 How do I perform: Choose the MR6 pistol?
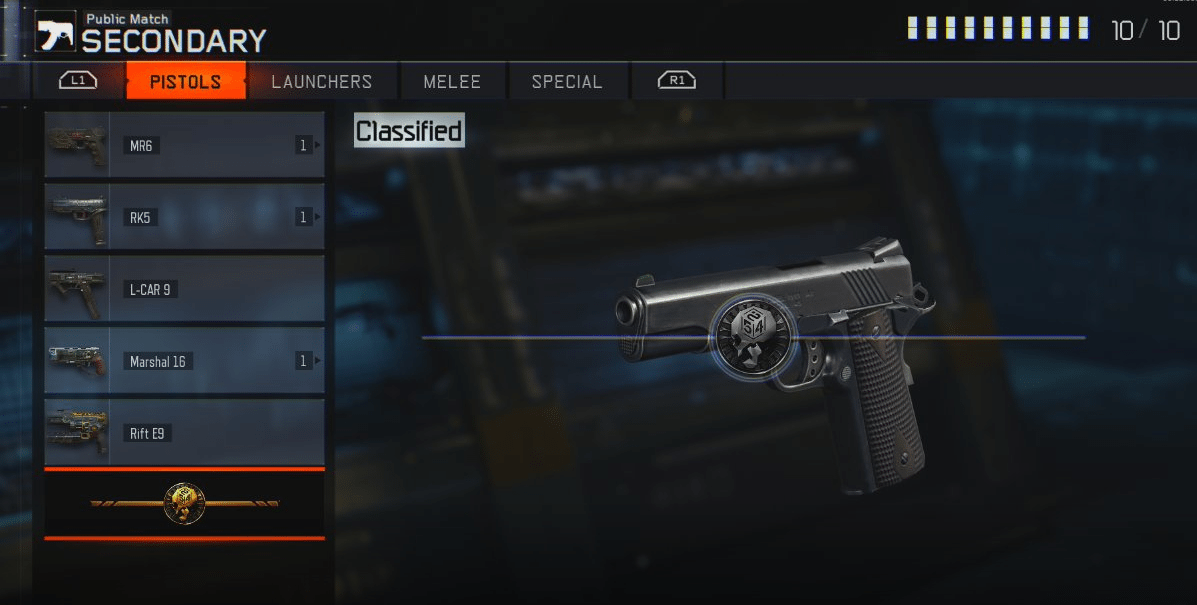tap(184, 145)
